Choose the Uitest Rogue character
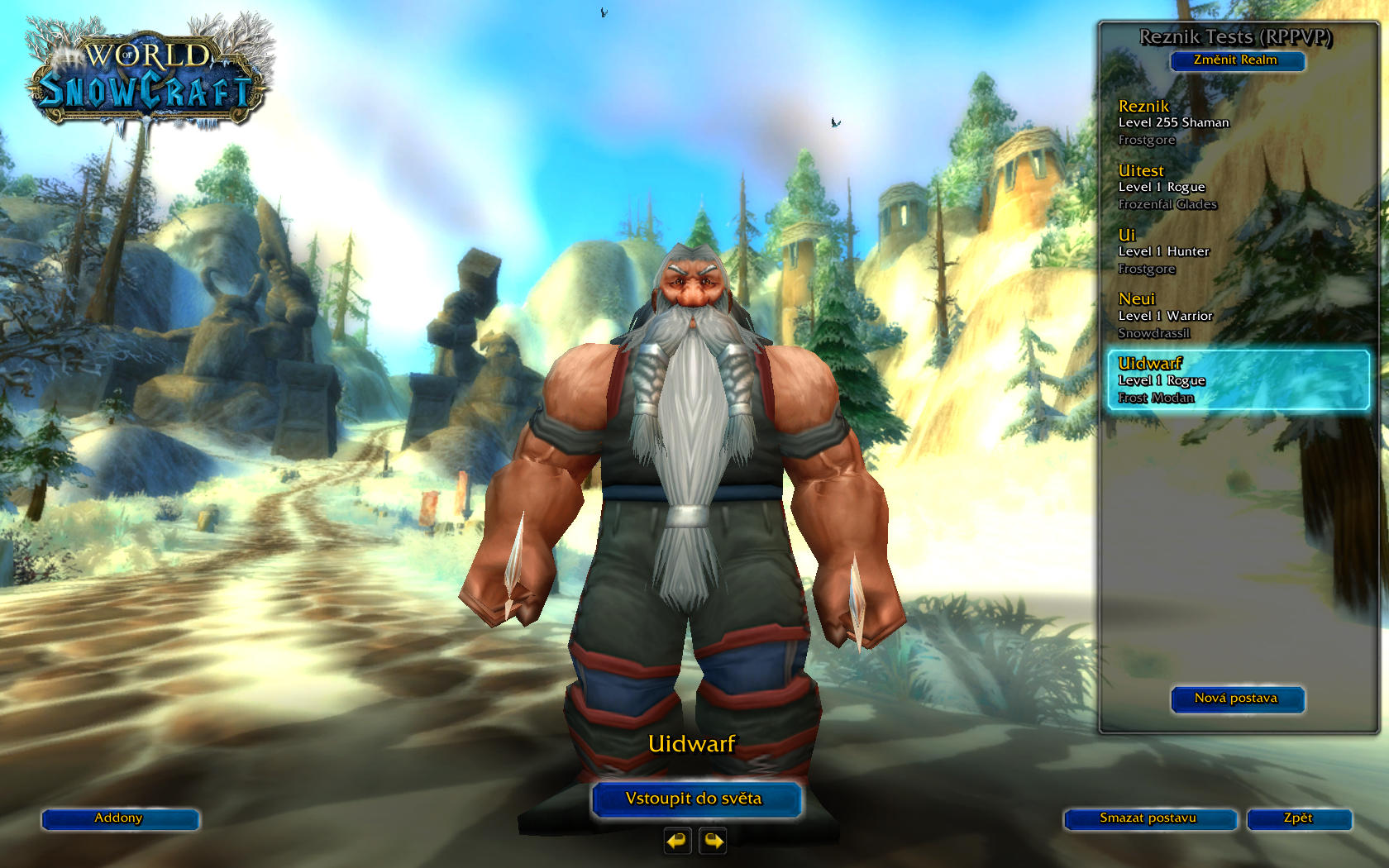Image resolution: width=1389 pixels, height=868 pixels. pyautogui.click(x=1237, y=187)
